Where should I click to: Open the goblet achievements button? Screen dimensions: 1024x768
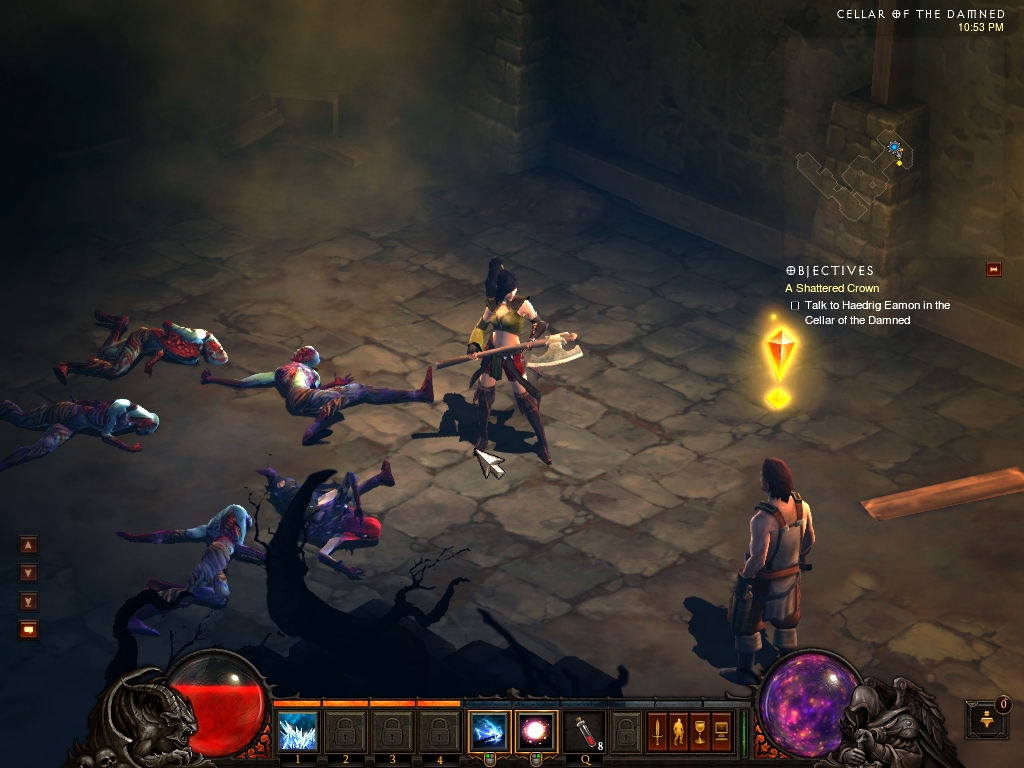point(699,731)
